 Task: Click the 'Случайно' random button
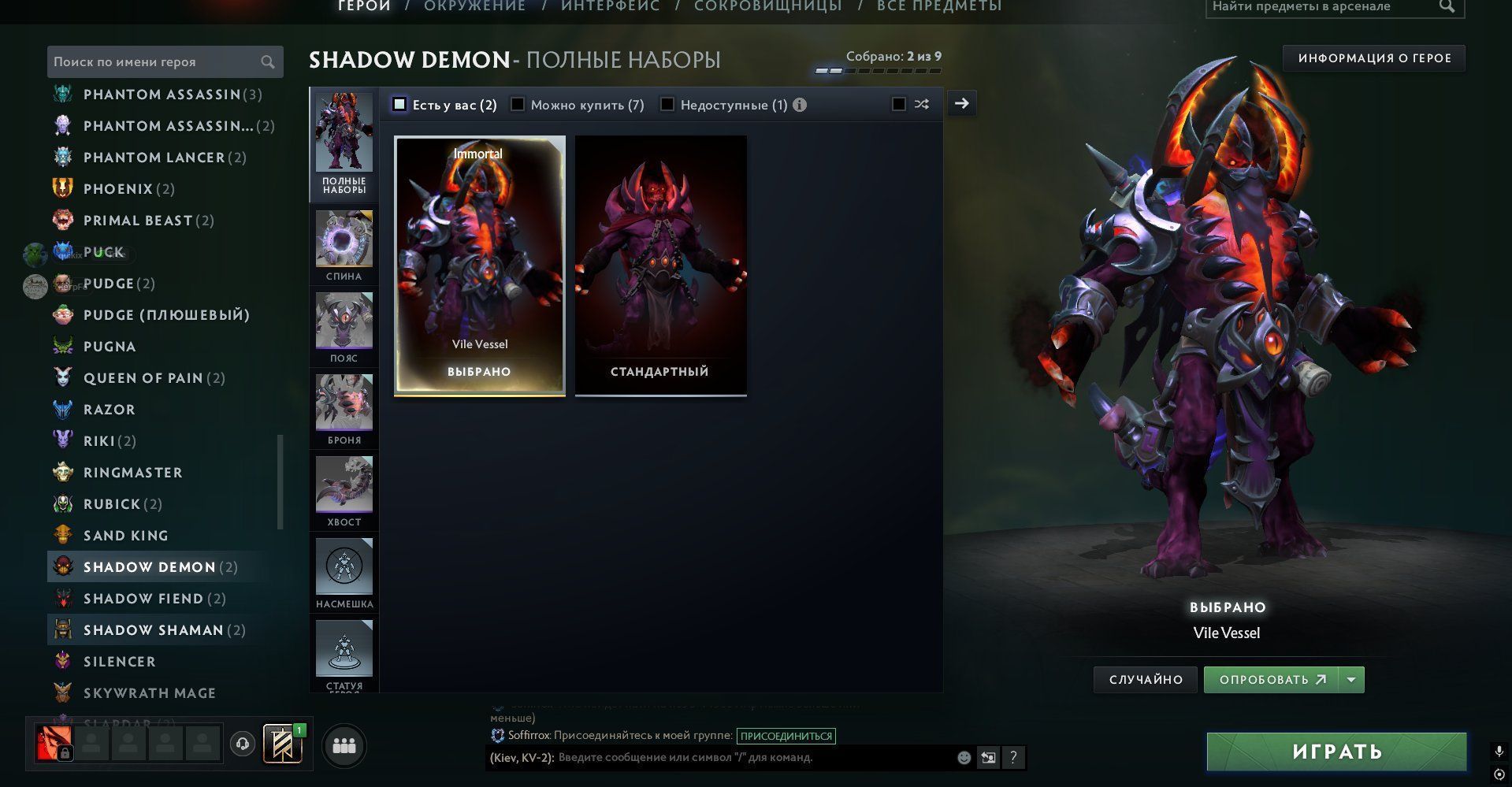click(1146, 680)
